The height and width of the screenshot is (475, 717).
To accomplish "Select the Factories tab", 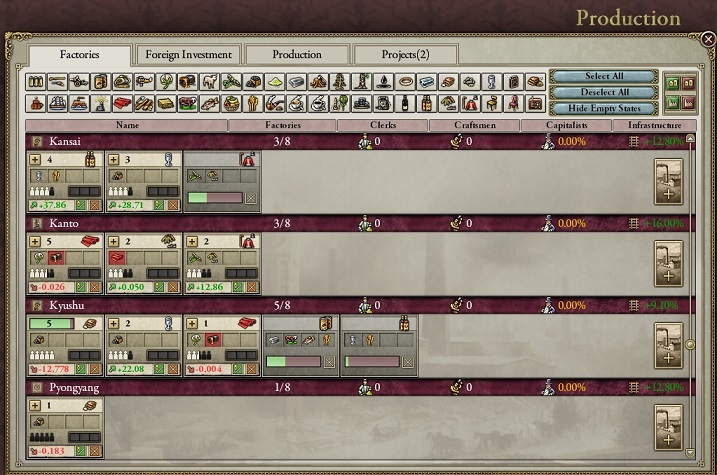I will 79,56.
